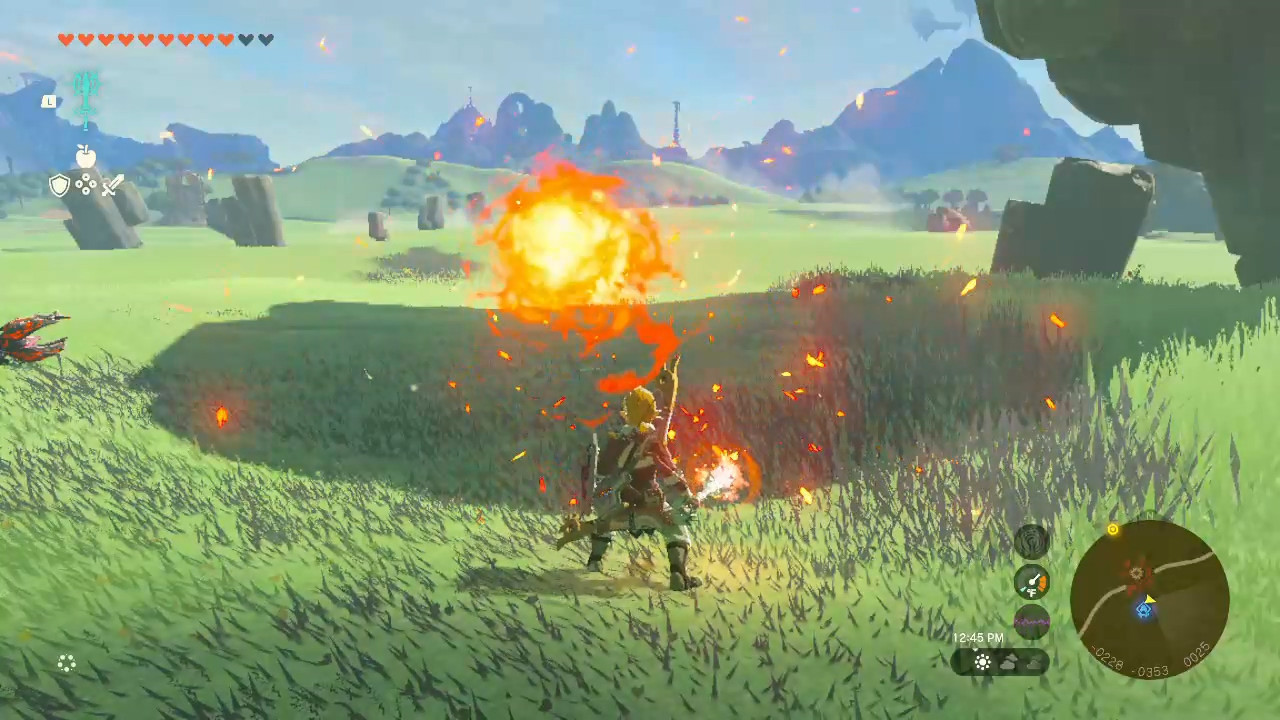Click the red enemy cluster on the minimap
1280x720 pixels.
(x=1136, y=576)
